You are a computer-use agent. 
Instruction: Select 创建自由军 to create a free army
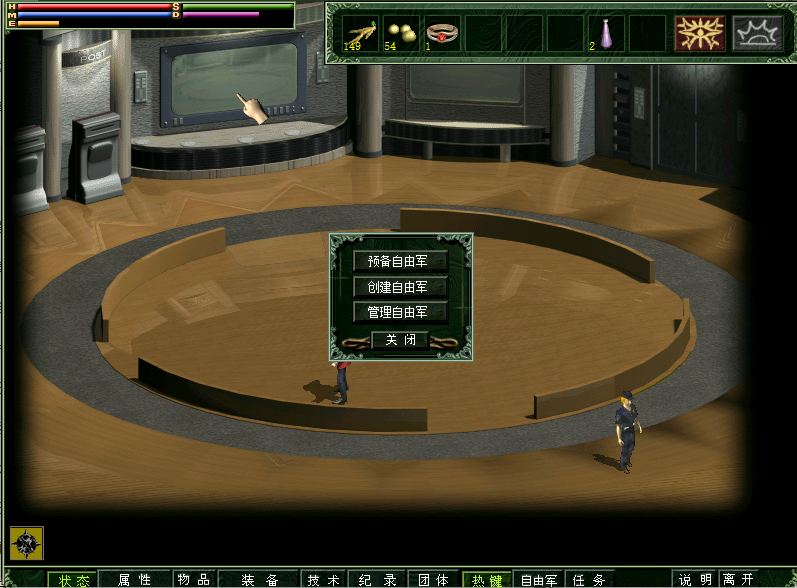(x=400, y=287)
